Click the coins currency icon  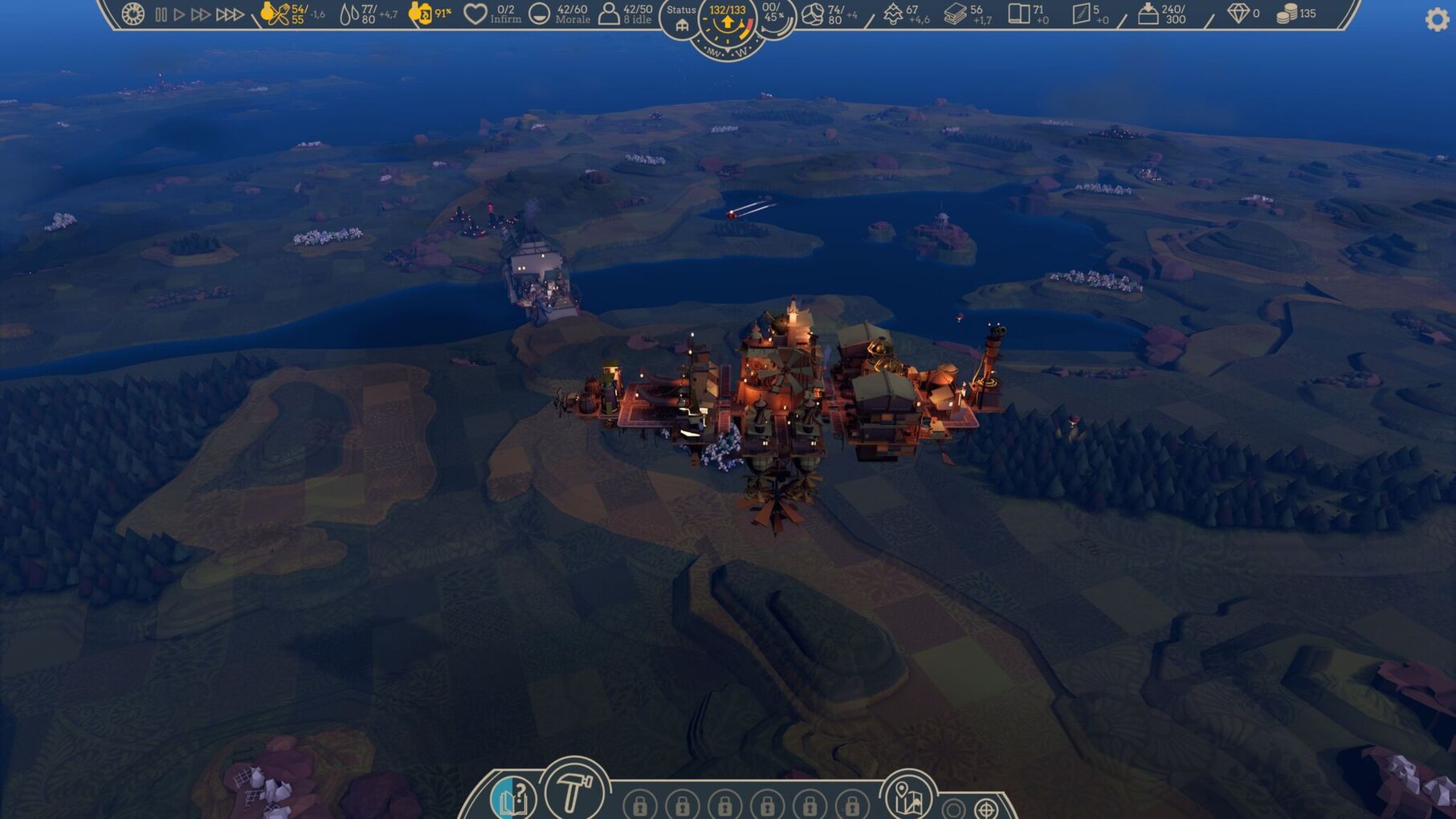[x=1287, y=14]
